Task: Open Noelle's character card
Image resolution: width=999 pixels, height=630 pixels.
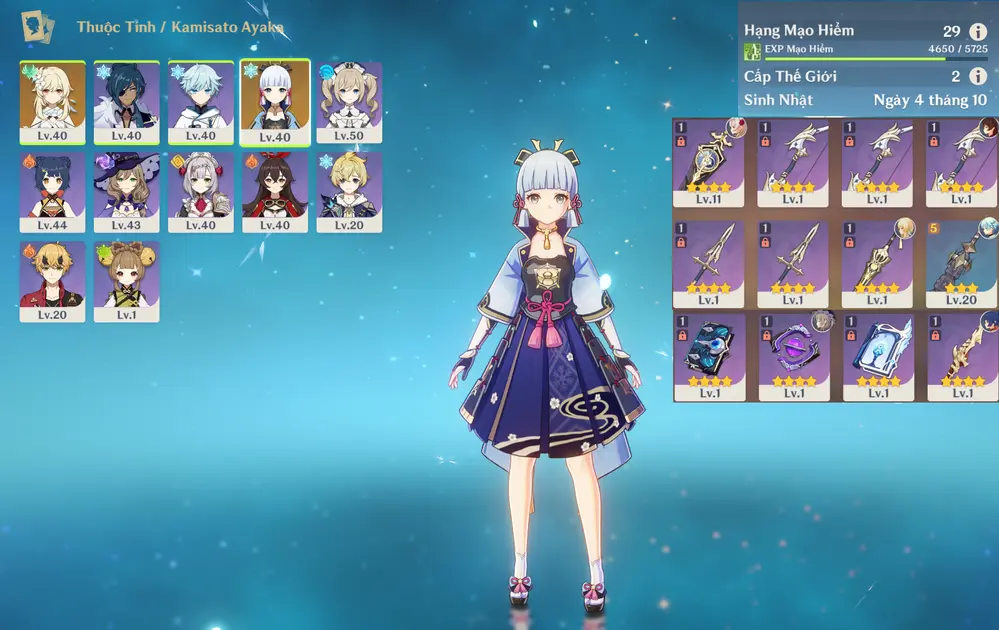Action: coord(200,192)
